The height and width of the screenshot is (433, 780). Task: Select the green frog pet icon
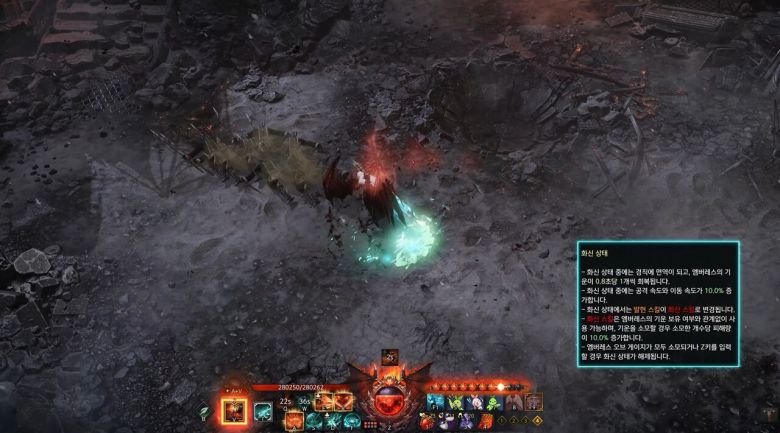[x=493, y=402]
